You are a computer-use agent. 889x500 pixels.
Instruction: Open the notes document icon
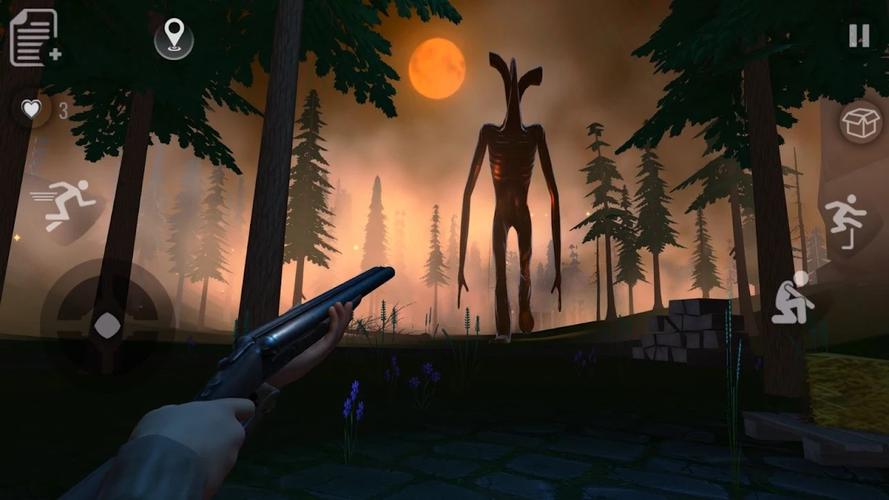pos(33,36)
